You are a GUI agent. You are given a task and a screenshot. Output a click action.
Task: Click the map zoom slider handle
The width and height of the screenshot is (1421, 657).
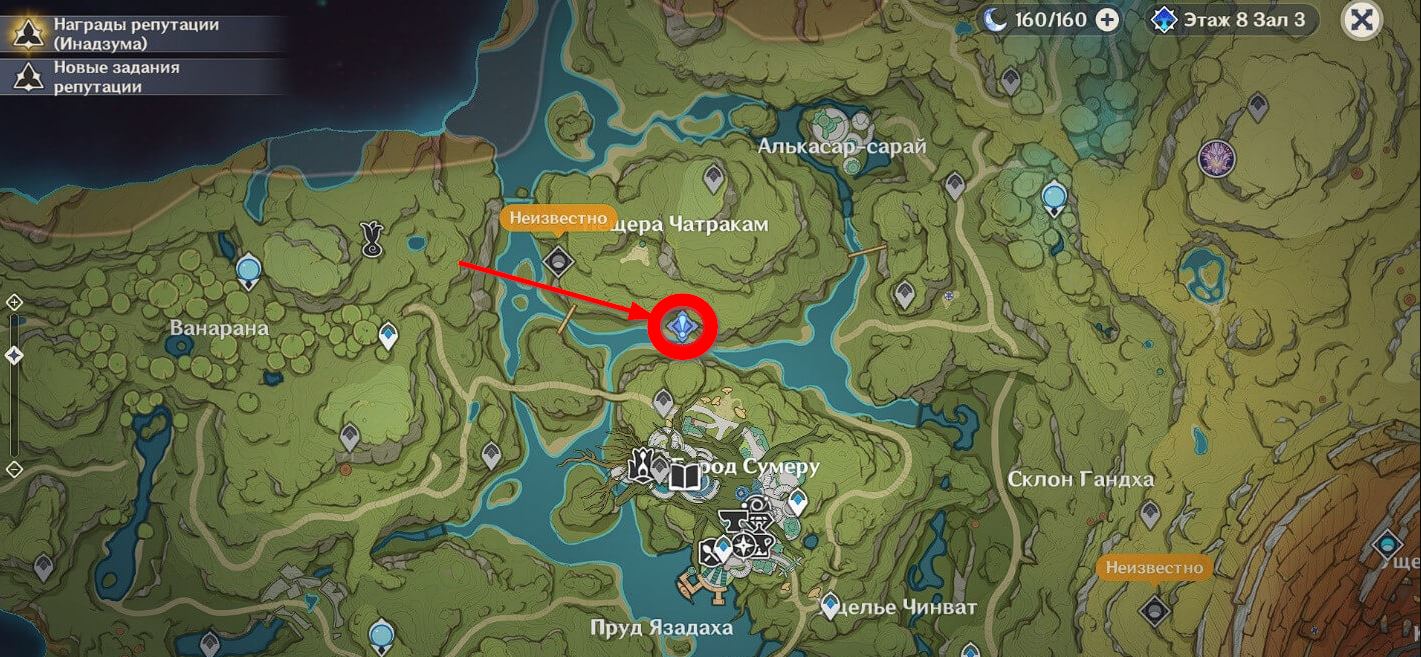[x=14, y=355]
